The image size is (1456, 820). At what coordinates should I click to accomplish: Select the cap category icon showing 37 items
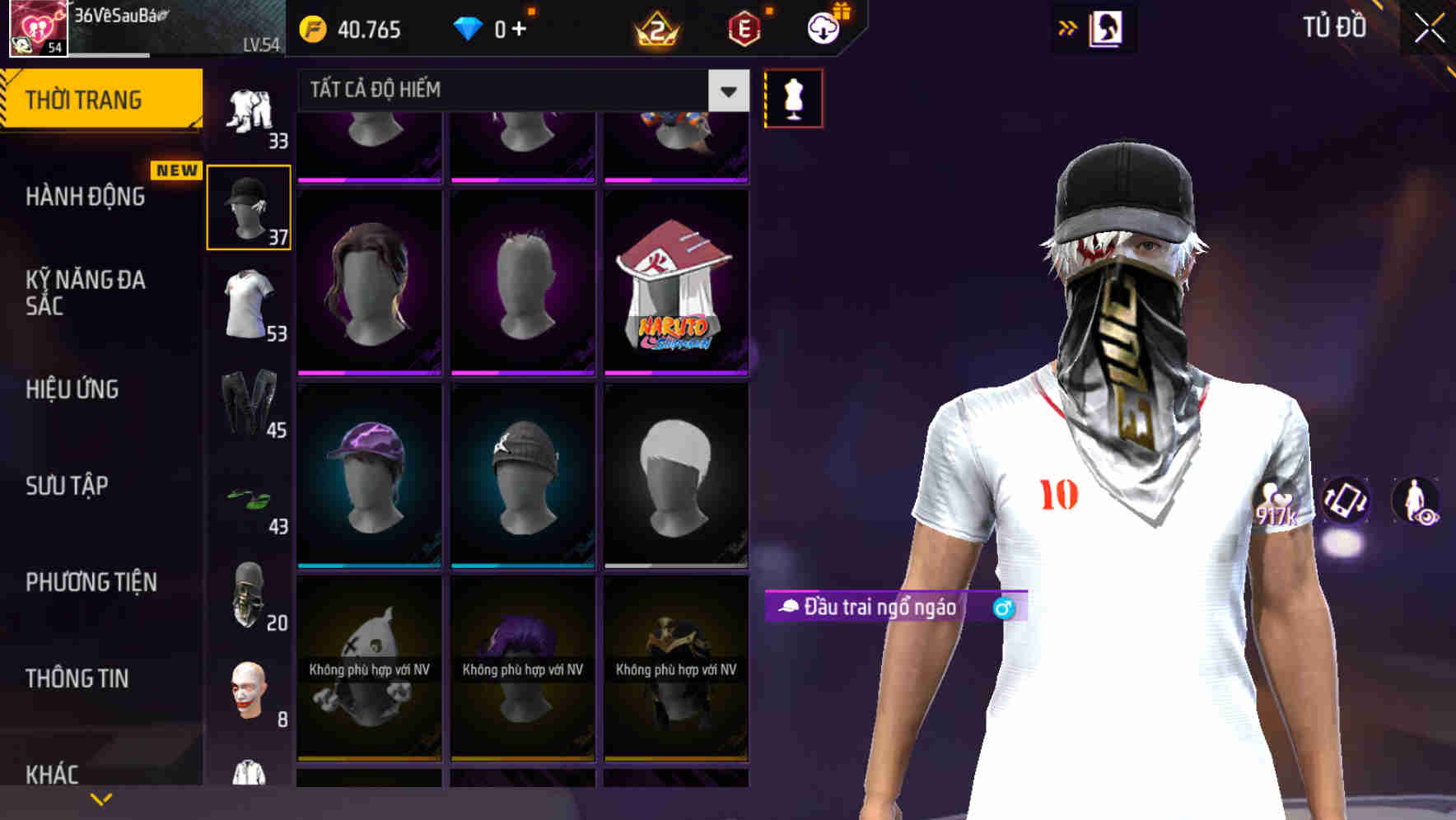coord(249,206)
